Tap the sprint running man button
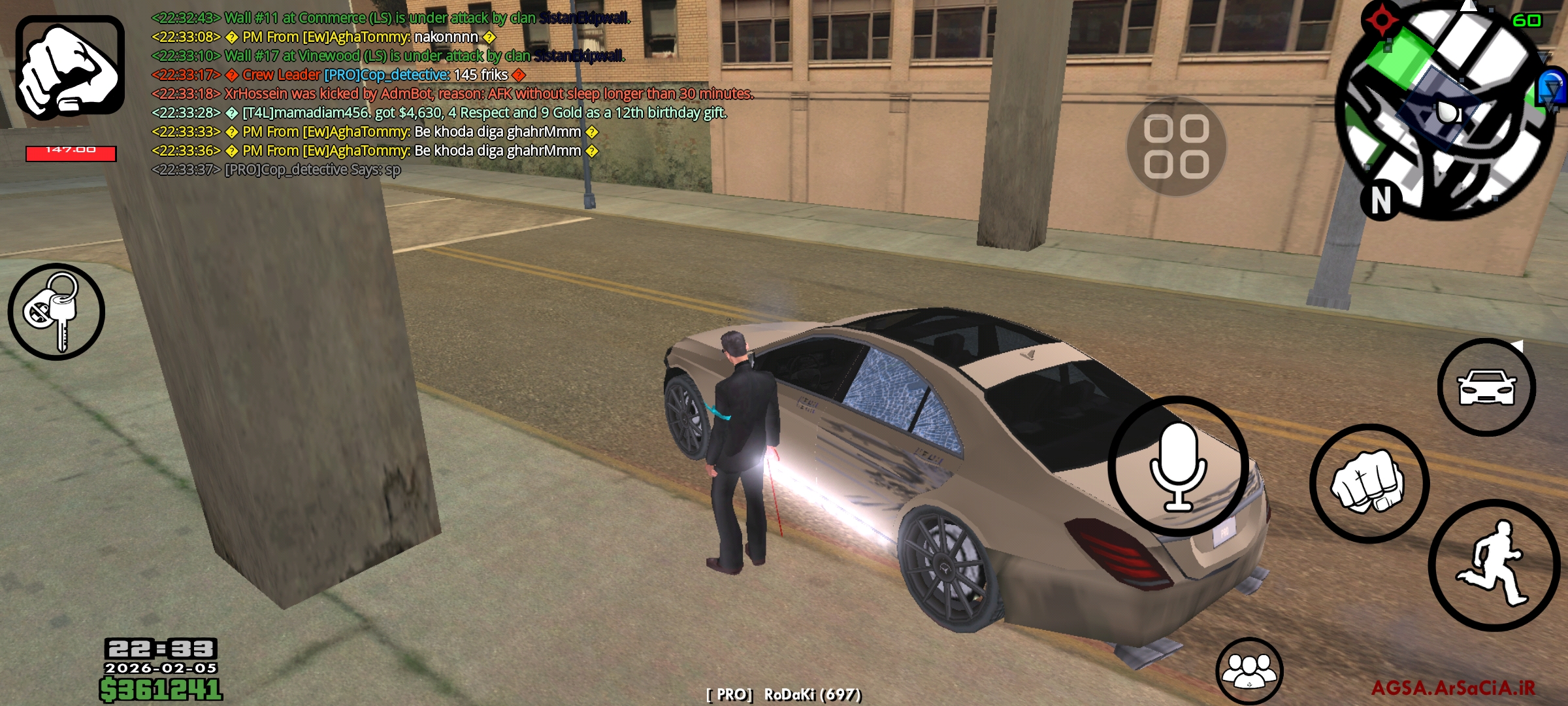1568x706 pixels. point(1494,565)
